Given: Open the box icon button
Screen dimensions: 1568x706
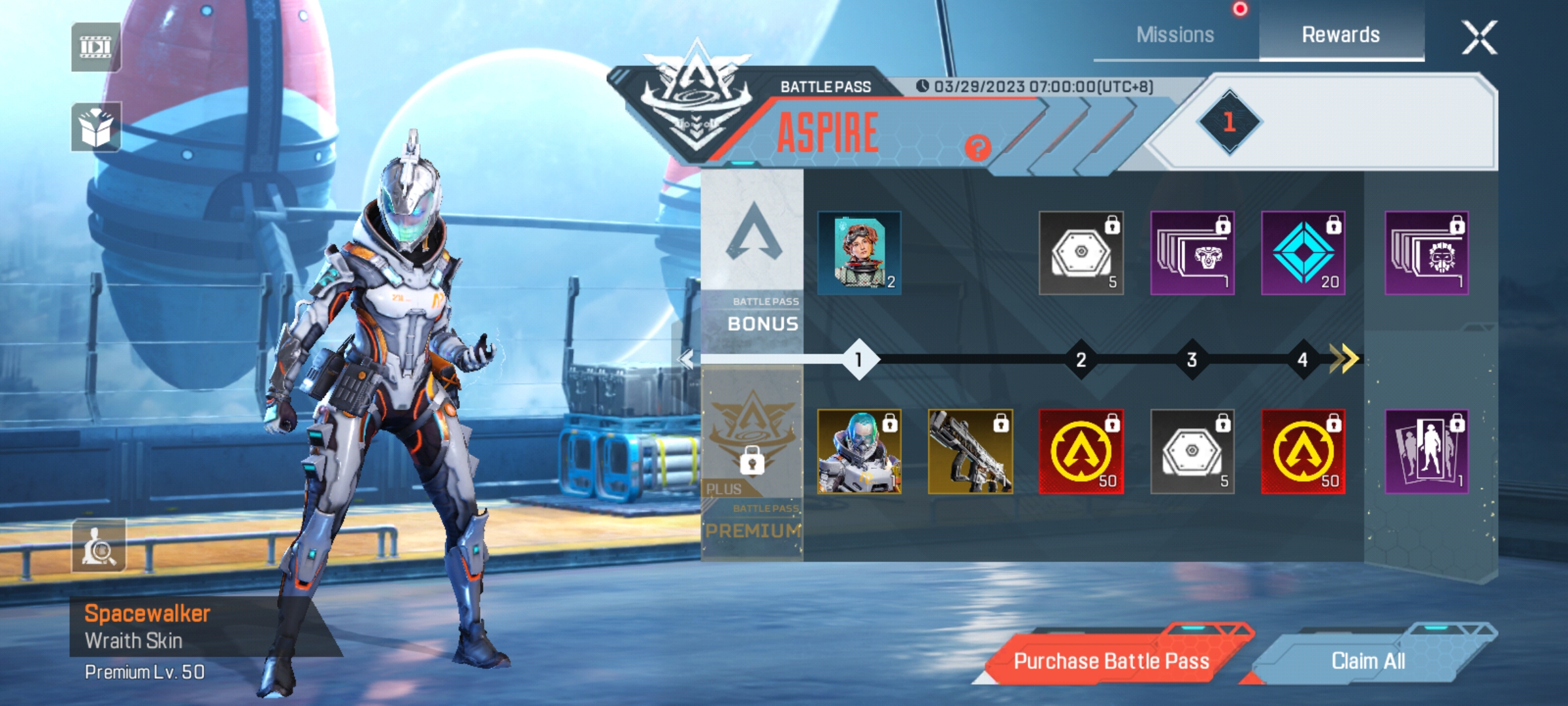Looking at the screenshot, I should pos(96,127).
